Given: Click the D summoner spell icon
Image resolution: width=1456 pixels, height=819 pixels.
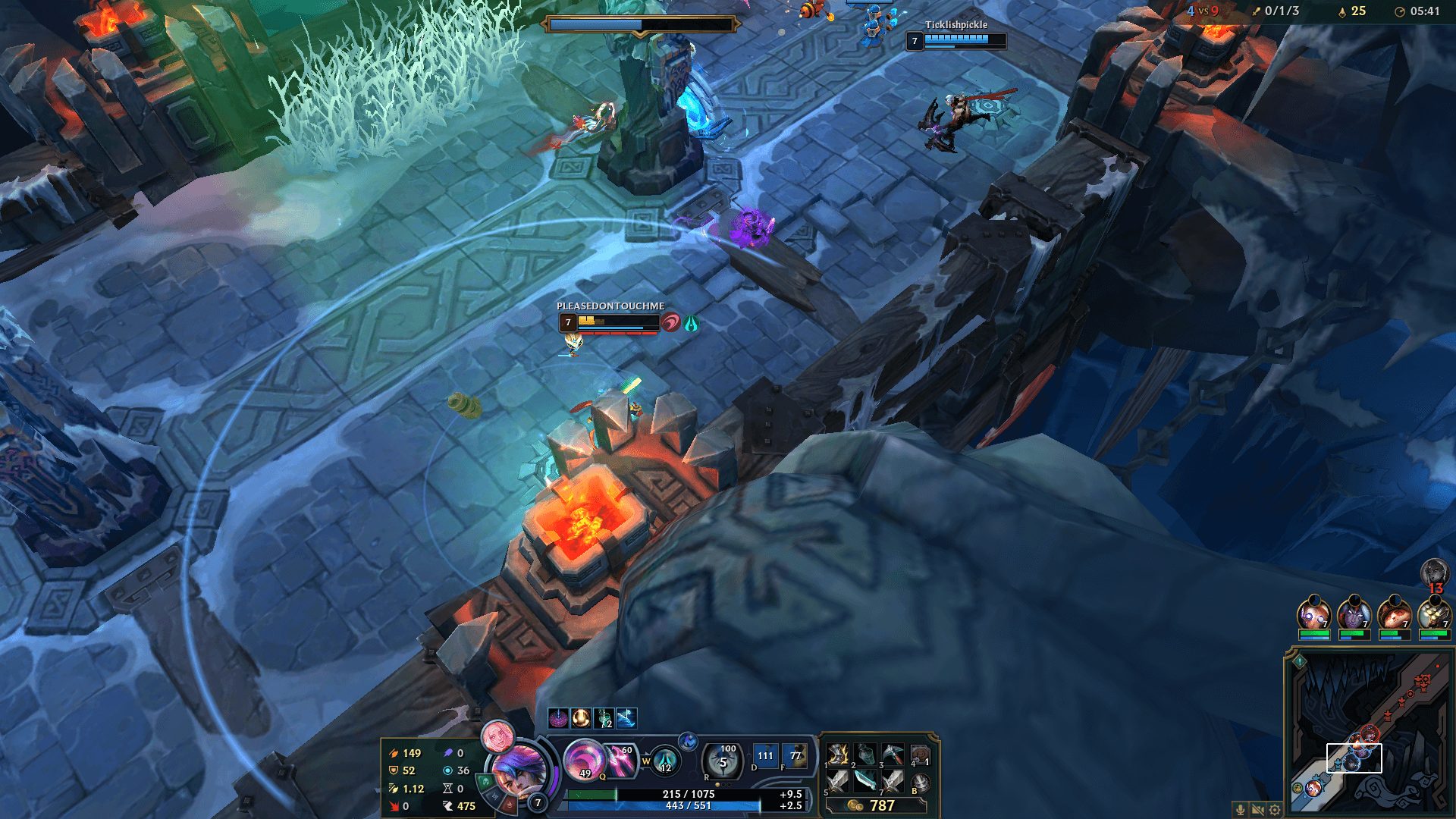Looking at the screenshot, I should [x=764, y=755].
